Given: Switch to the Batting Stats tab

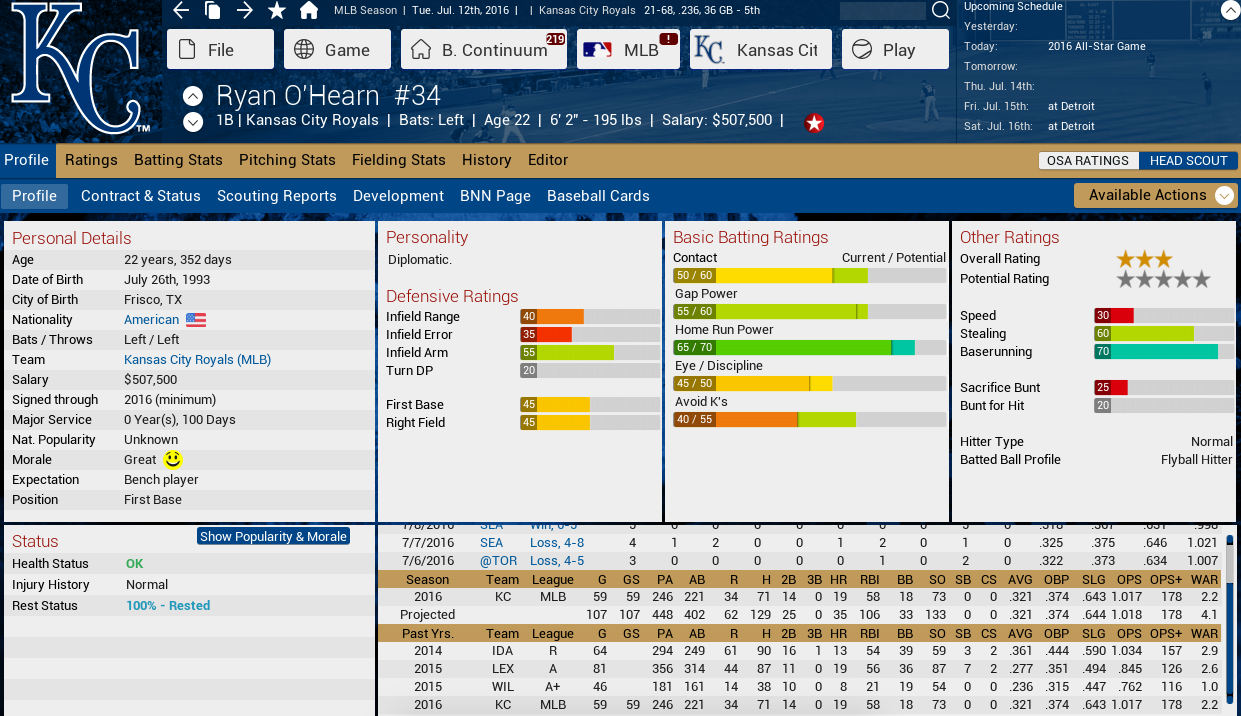Looking at the screenshot, I should pyautogui.click(x=178, y=160).
